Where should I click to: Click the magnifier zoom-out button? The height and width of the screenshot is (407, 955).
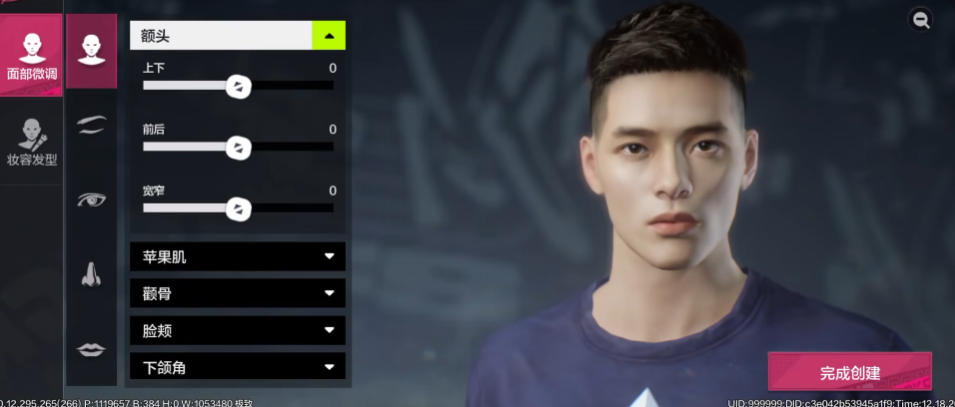[920, 19]
